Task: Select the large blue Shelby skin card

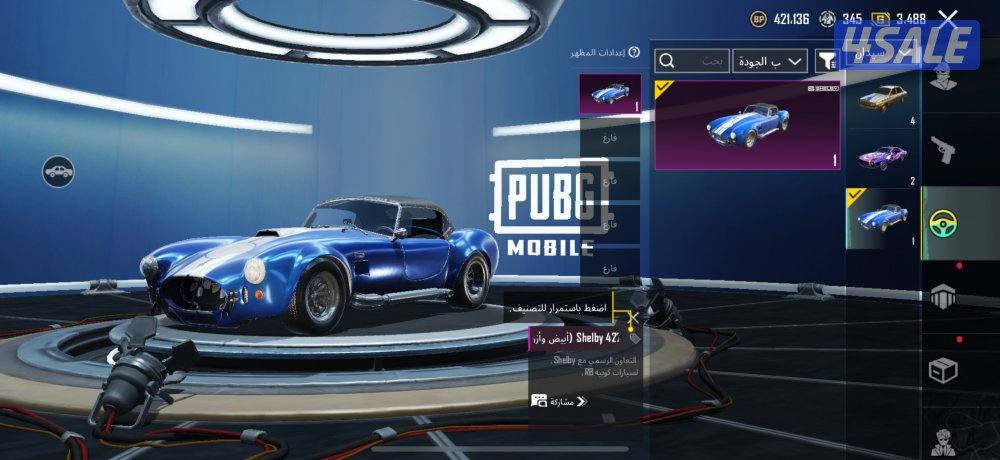Action: point(747,125)
